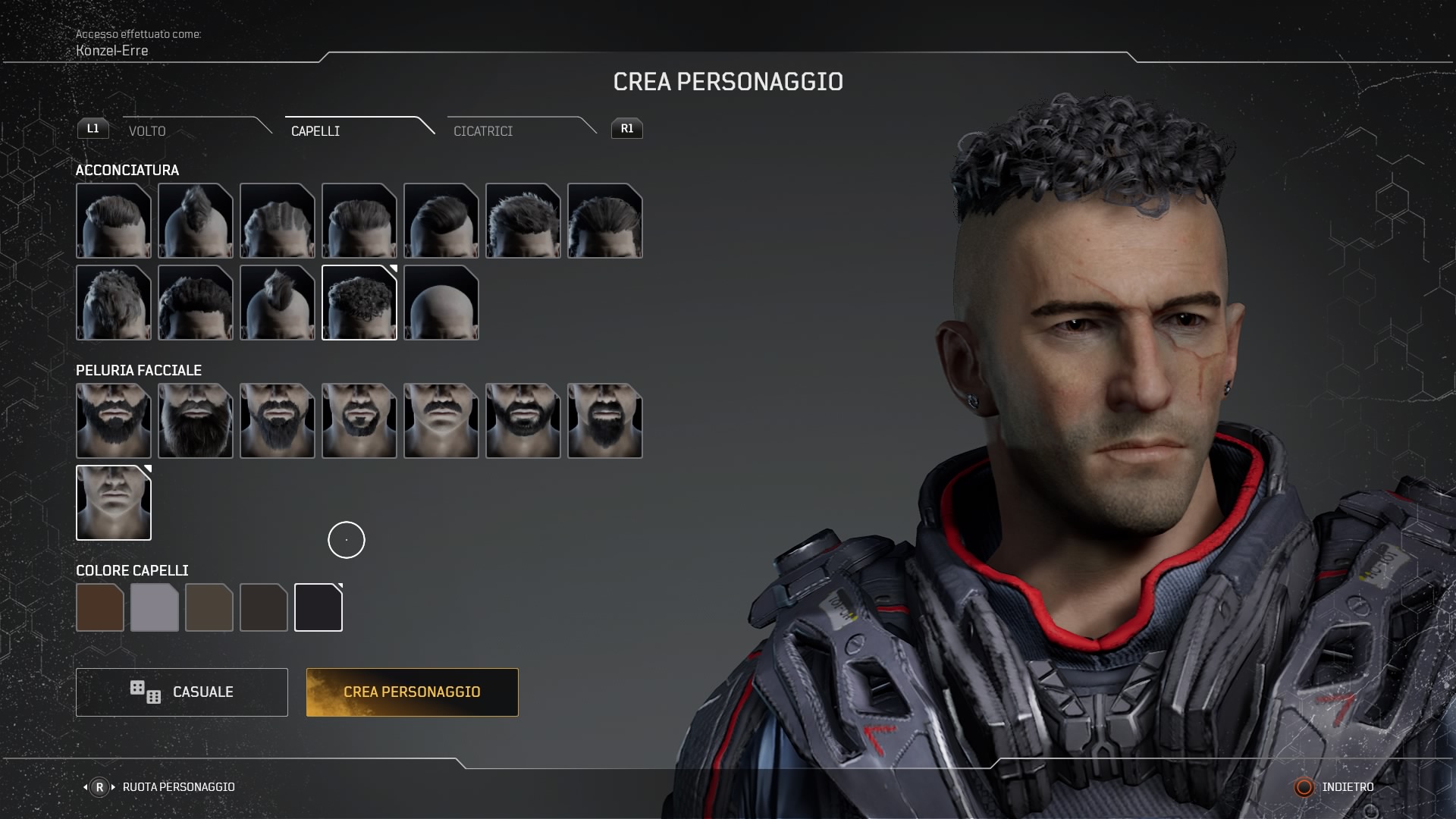Pick the long bushy beard option

(196, 421)
